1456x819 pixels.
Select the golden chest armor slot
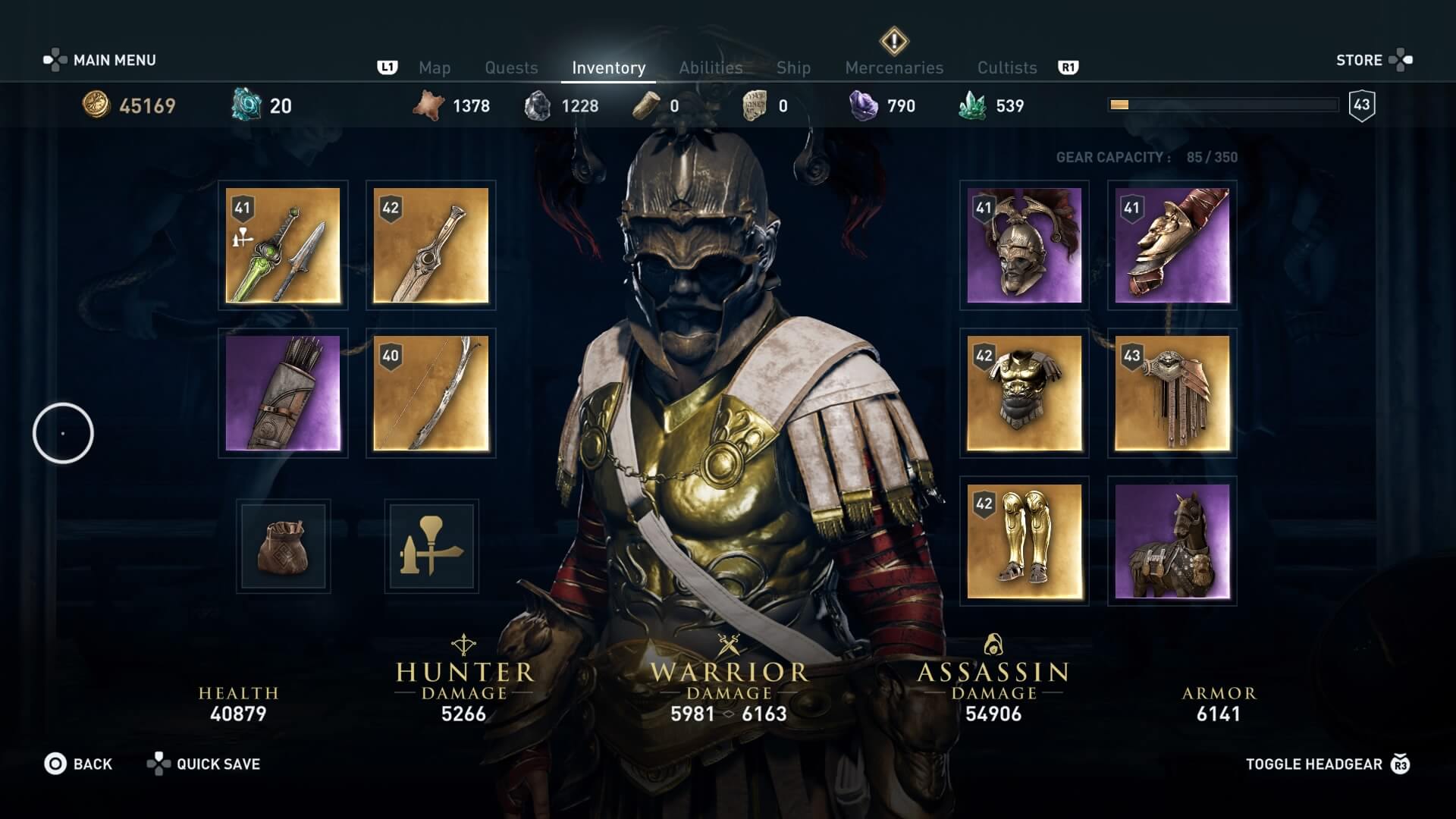point(1024,393)
